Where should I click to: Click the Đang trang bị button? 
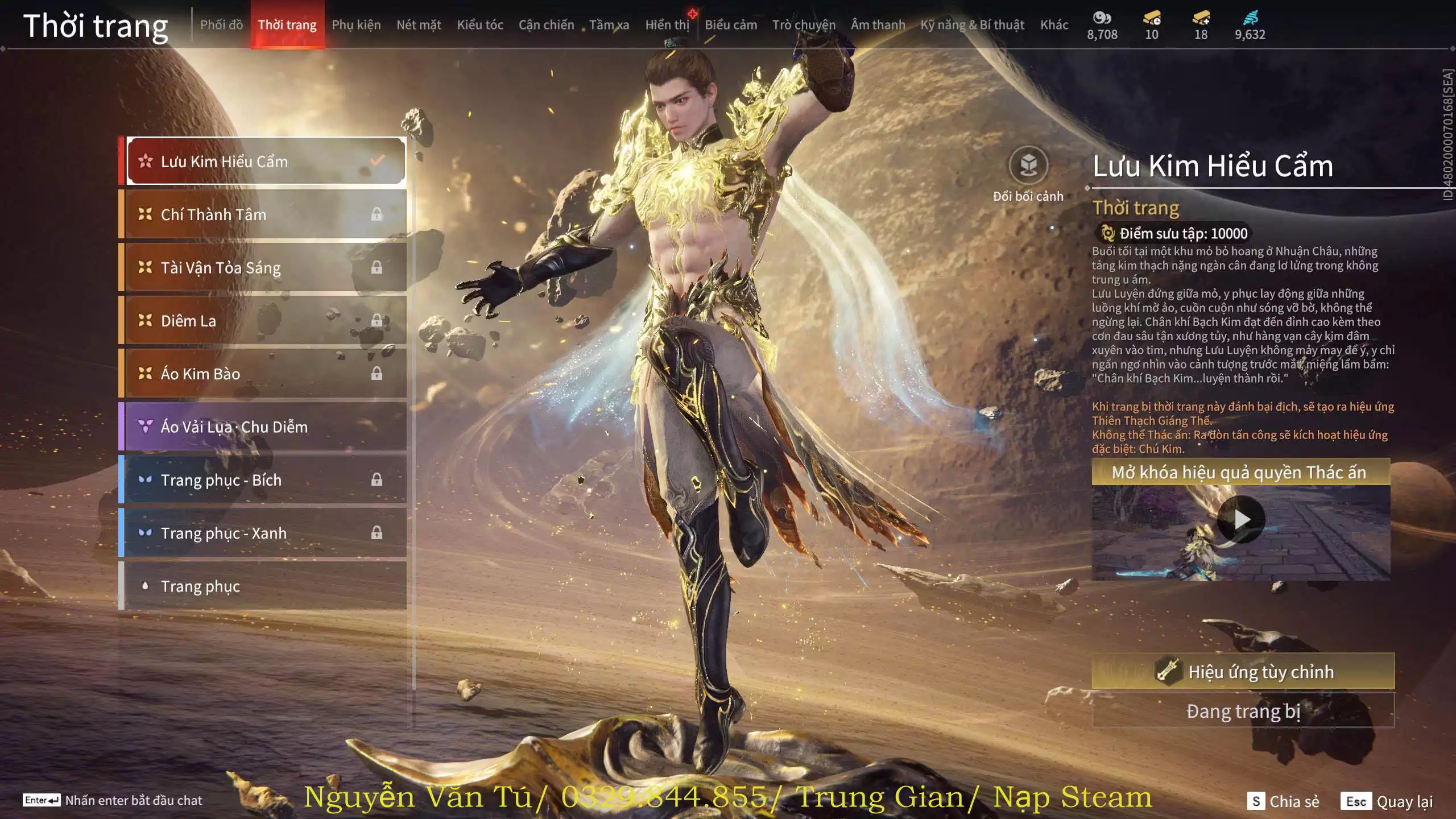tap(1243, 711)
